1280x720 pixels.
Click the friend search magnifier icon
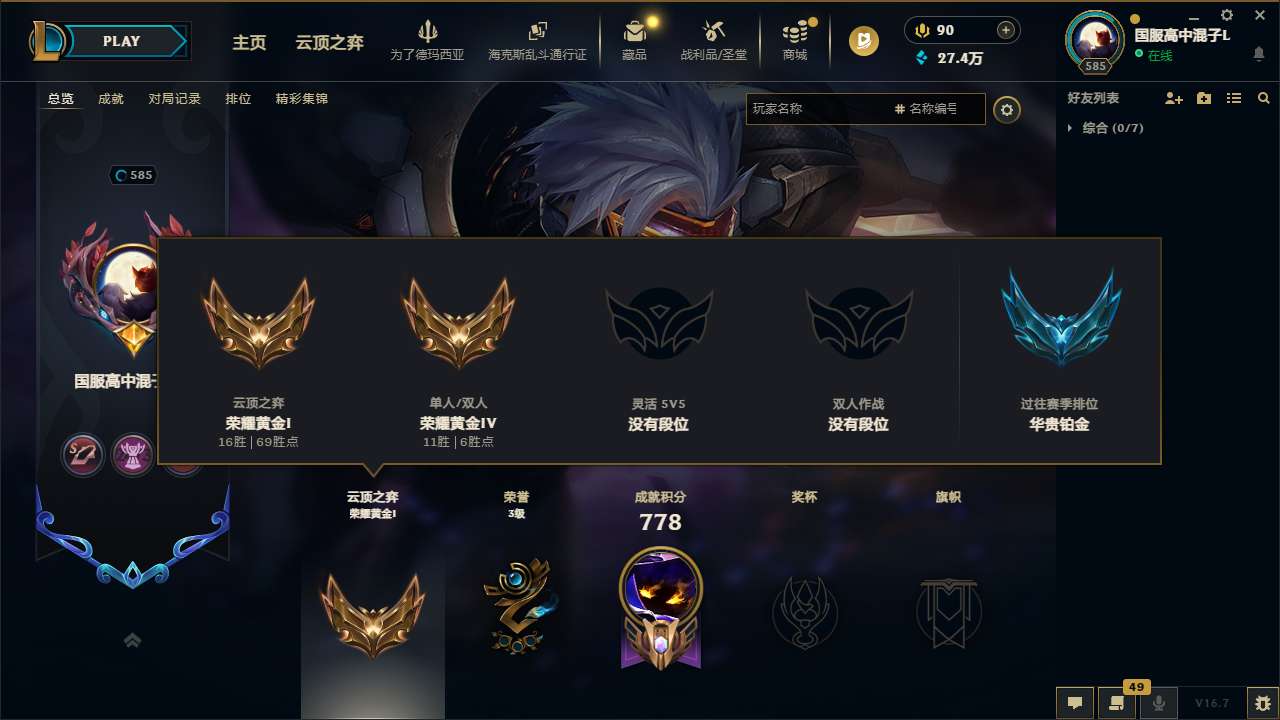pyautogui.click(x=1263, y=98)
